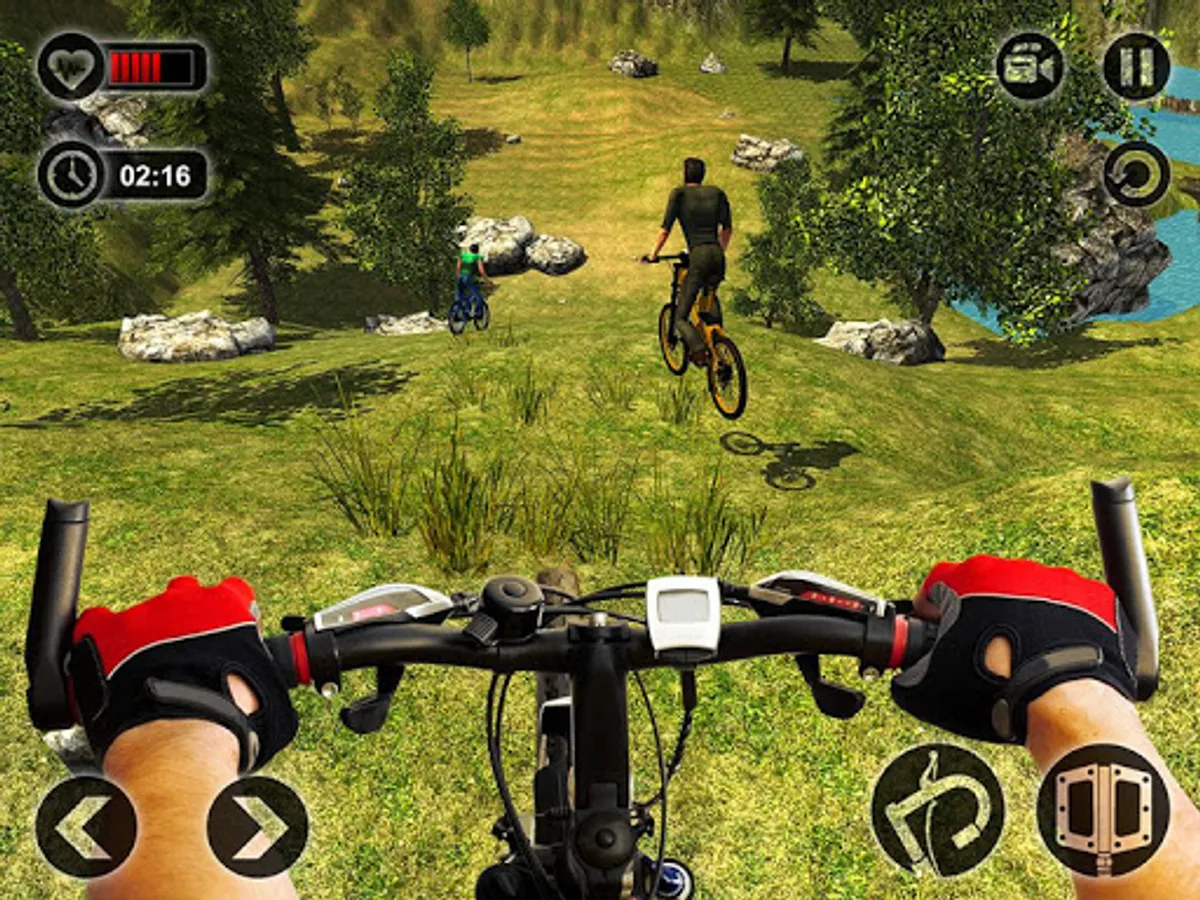
Task: Pause the game
Action: pos(1136,67)
